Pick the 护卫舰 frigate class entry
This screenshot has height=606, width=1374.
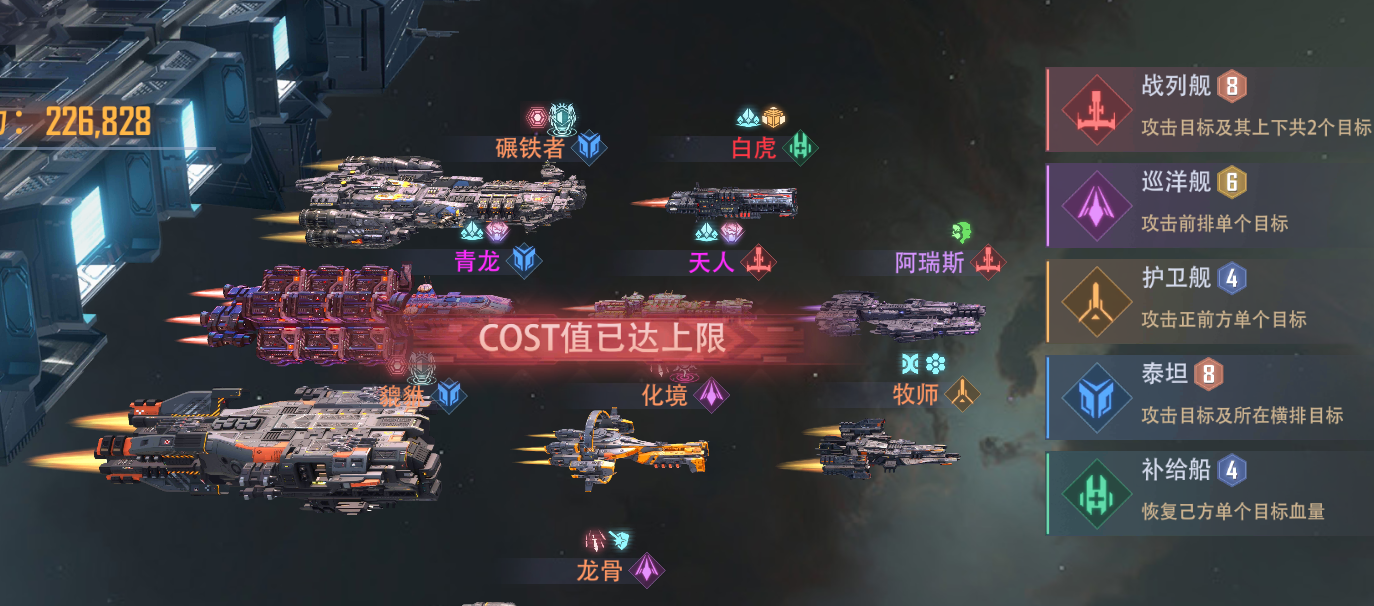[x=1210, y=301]
